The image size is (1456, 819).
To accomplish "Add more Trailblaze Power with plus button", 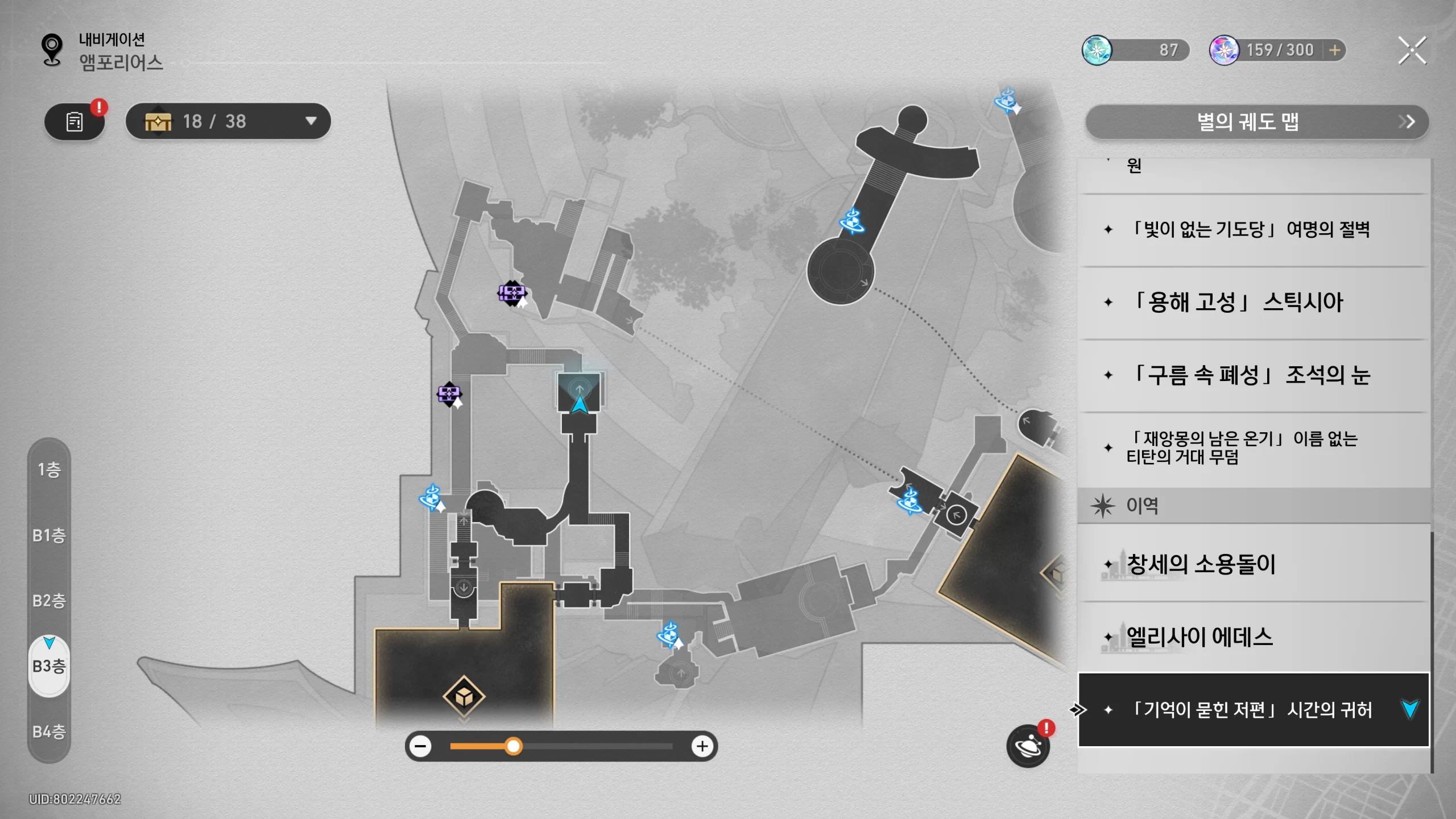I will point(1334,50).
